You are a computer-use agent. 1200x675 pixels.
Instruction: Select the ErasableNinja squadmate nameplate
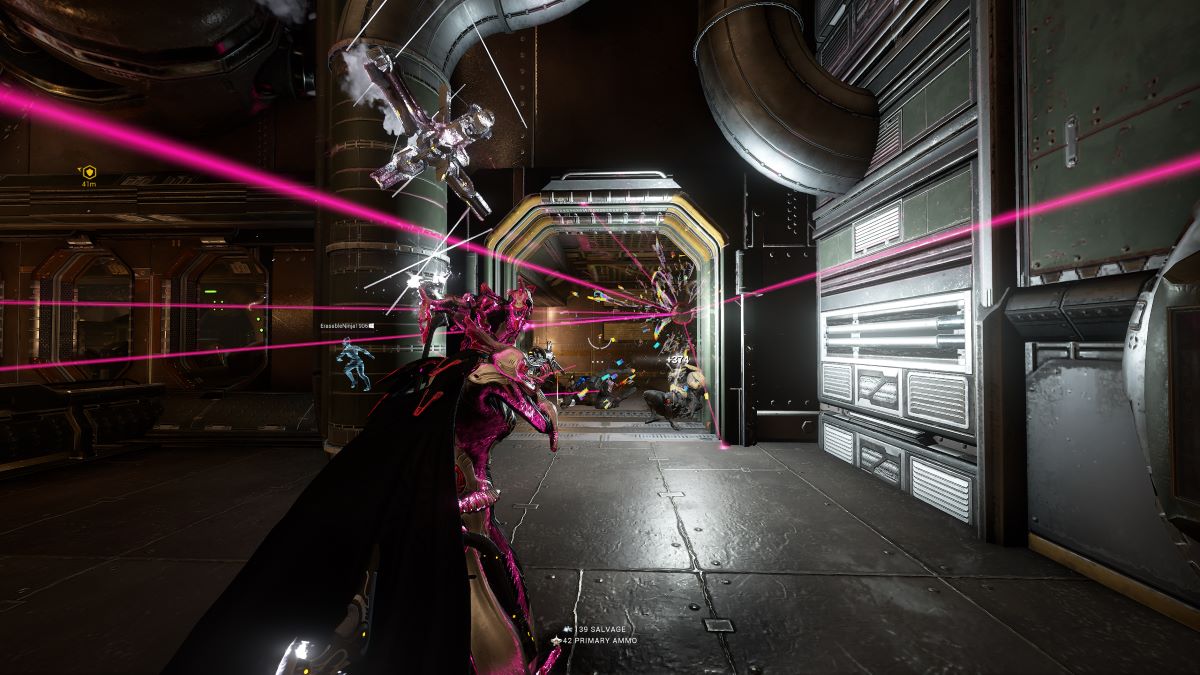[346, 326]
